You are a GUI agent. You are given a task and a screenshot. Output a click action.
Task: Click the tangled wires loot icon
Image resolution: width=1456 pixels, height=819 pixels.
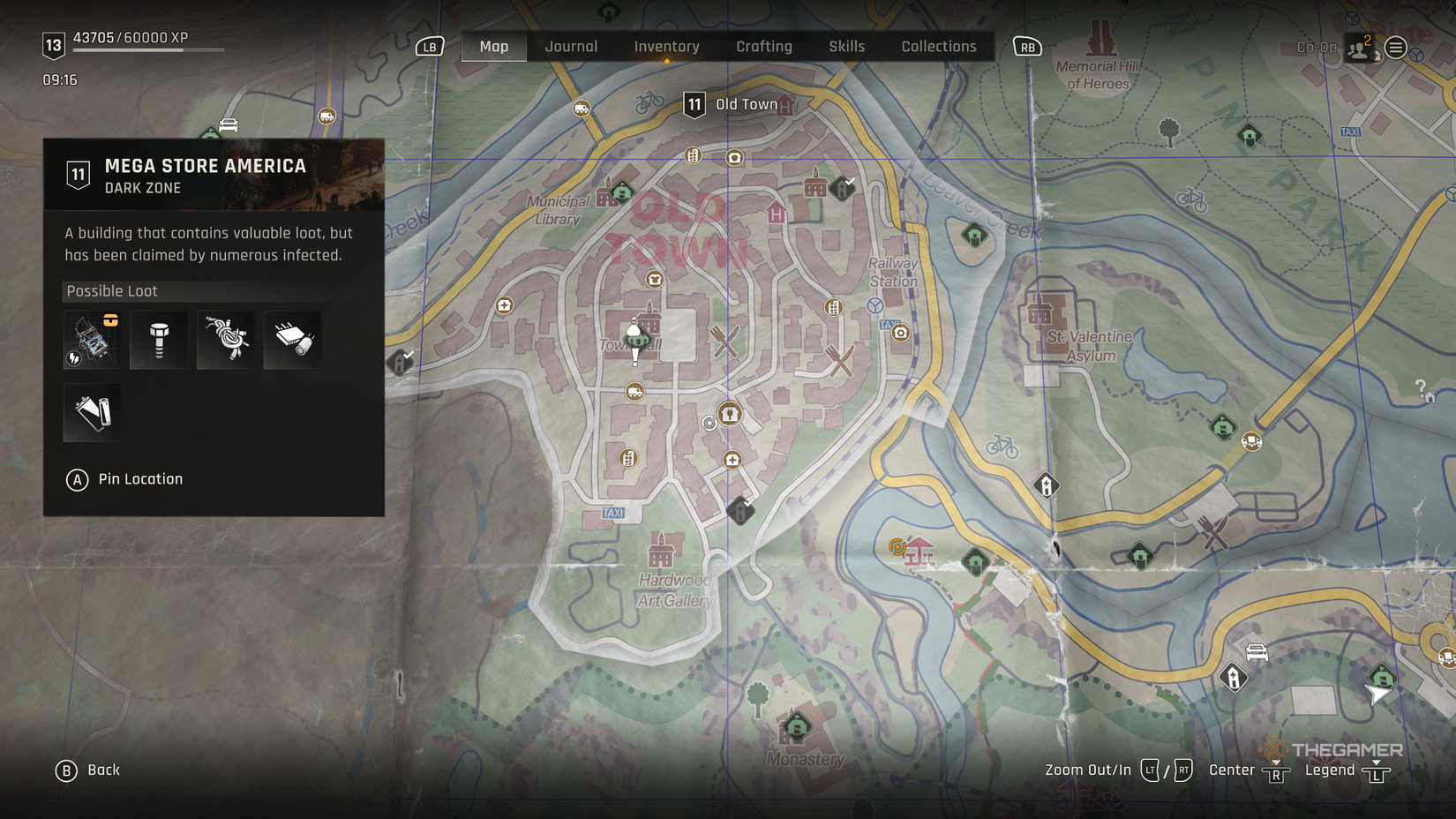coord(226,340)
